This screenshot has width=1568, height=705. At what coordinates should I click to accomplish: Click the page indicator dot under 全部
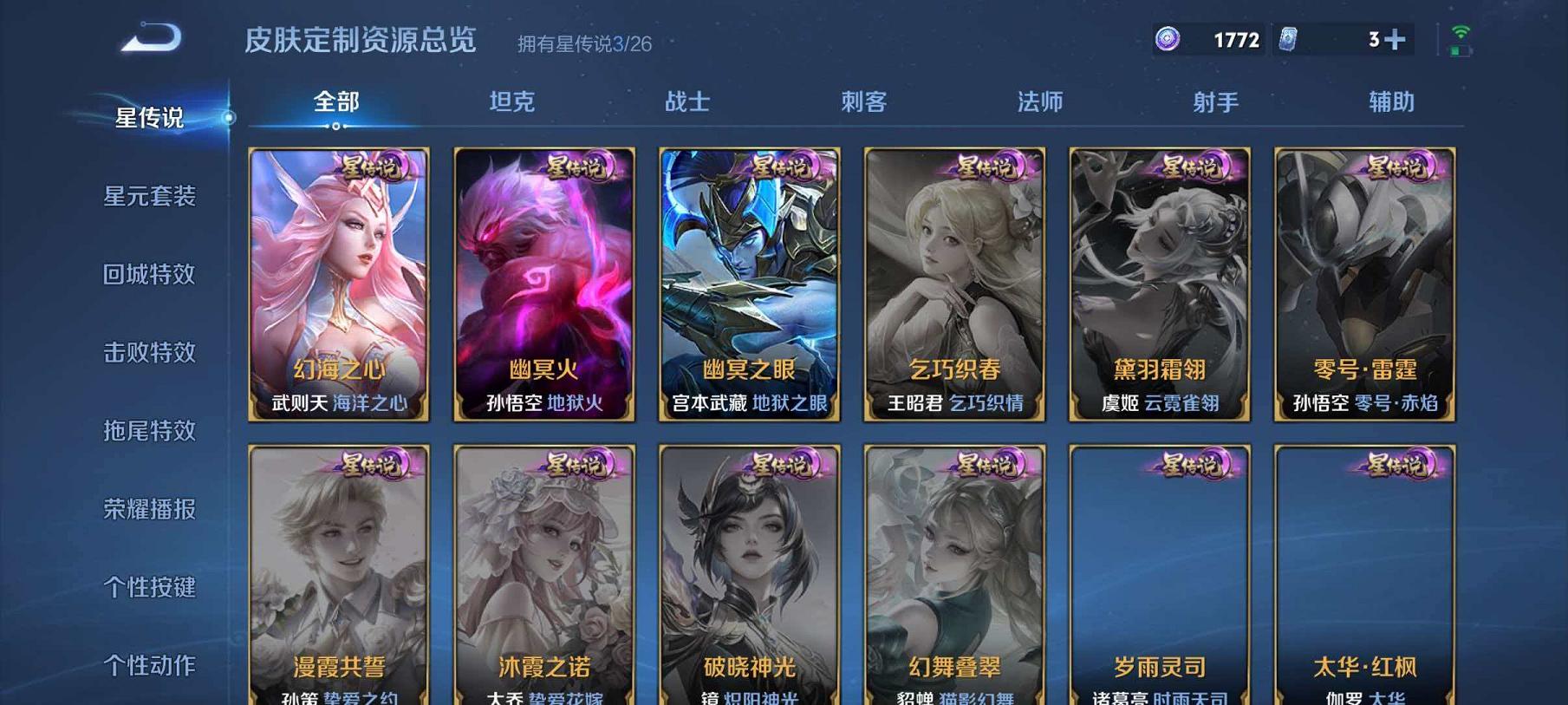tap(335, 126)
